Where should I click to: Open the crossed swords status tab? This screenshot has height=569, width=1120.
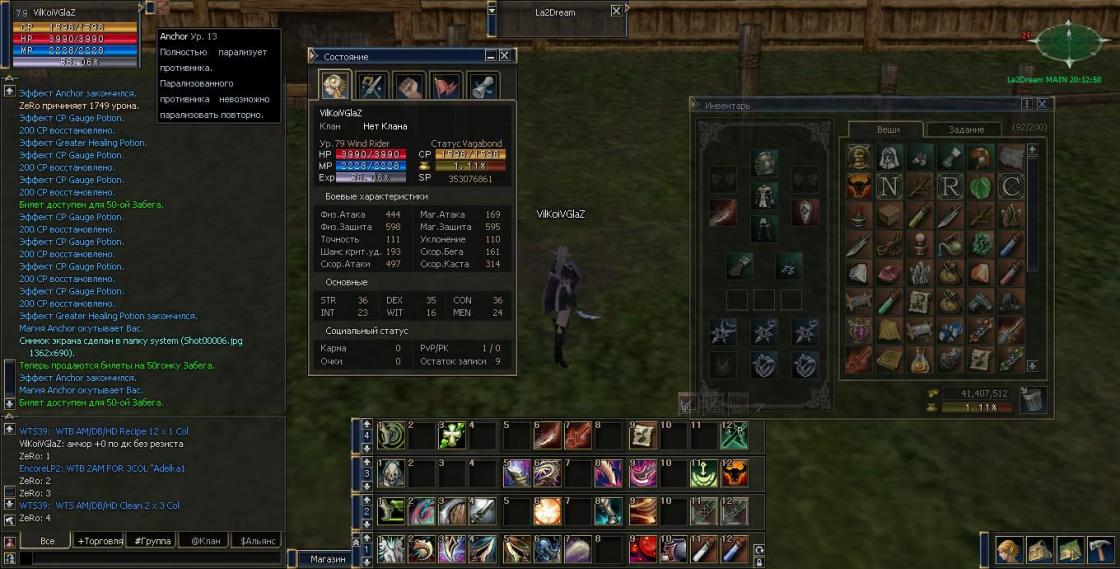371,86
